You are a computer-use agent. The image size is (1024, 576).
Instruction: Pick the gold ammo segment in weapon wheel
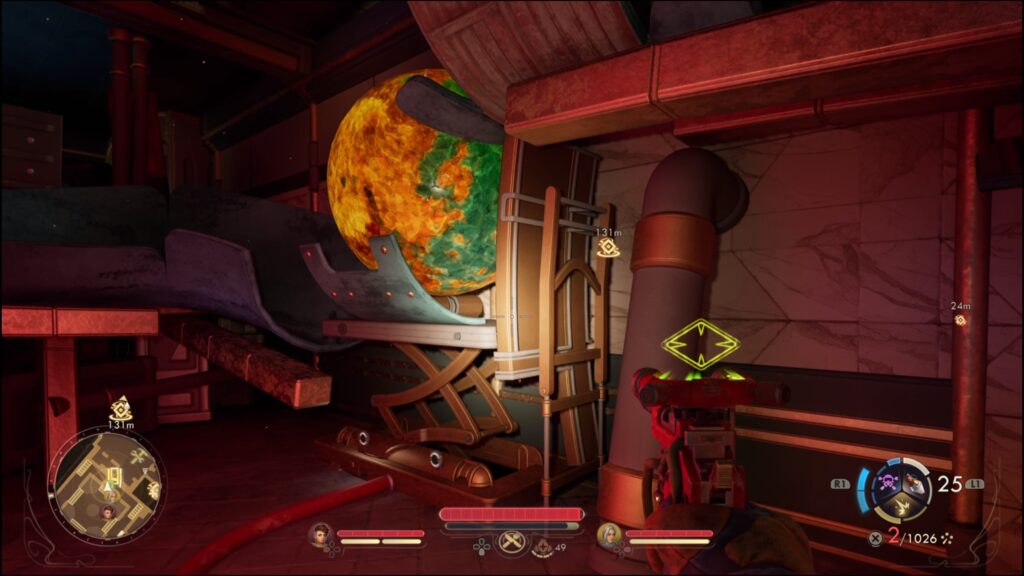[x=900, y=506]
